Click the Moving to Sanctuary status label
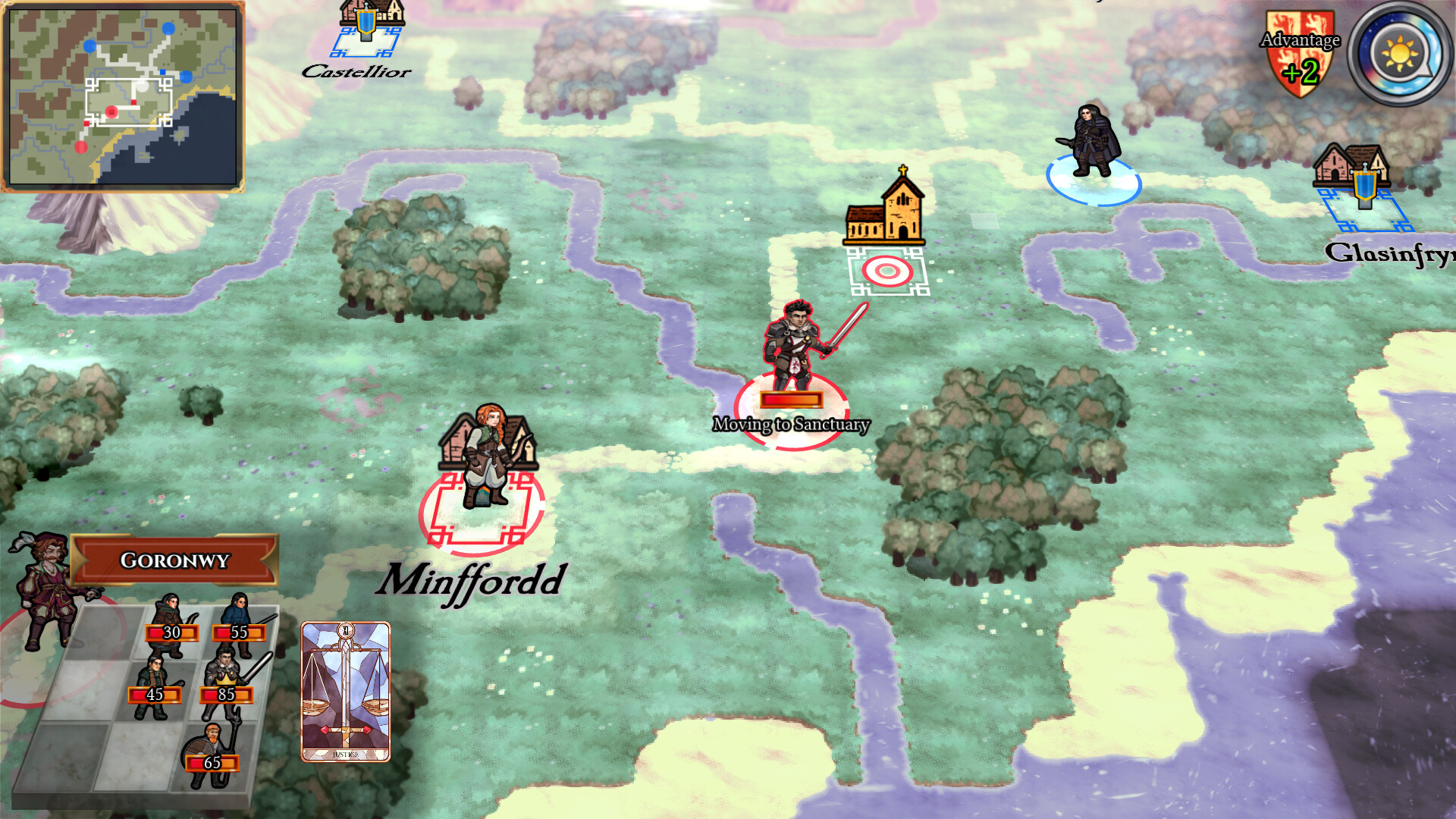1456x819 pixels. 793,425
